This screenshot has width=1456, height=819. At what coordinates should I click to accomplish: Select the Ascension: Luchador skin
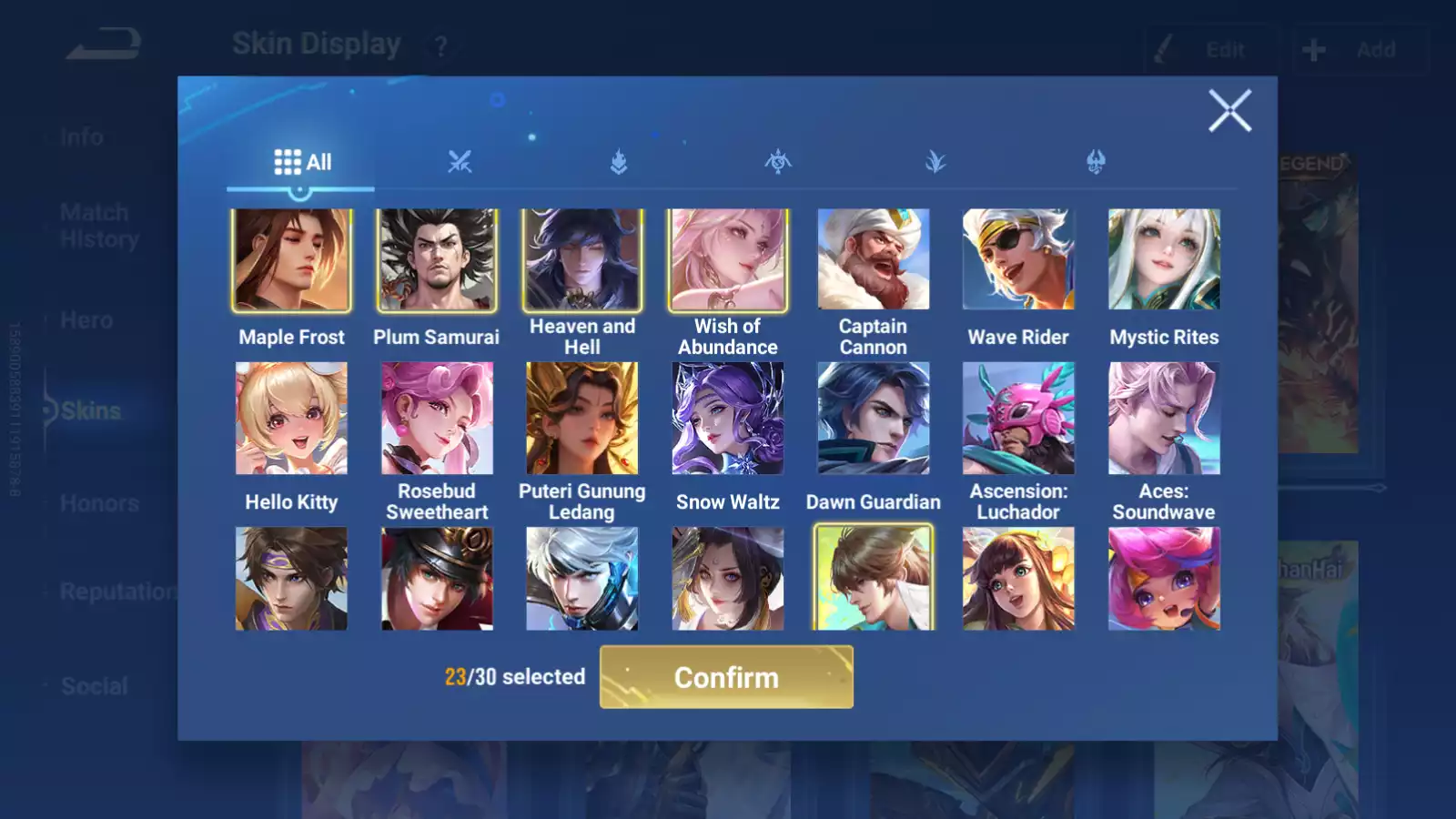(x=1018, y=419)
